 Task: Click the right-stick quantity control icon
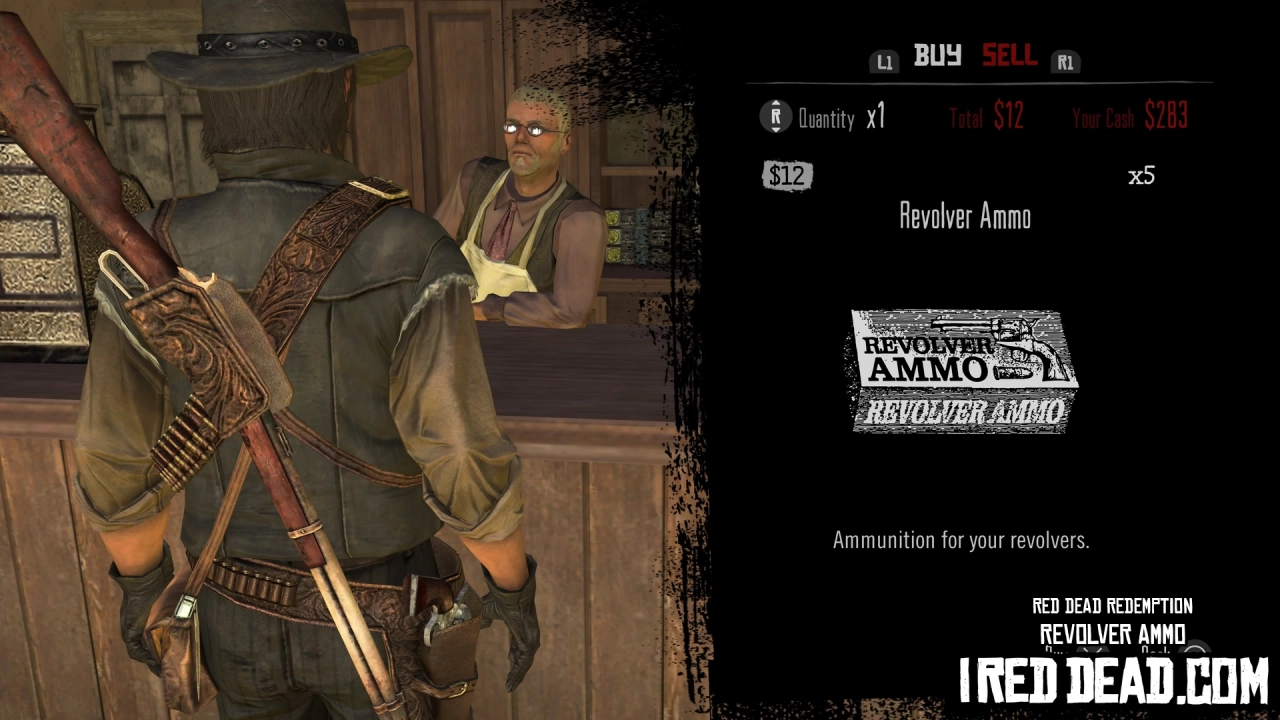(775, 117)
